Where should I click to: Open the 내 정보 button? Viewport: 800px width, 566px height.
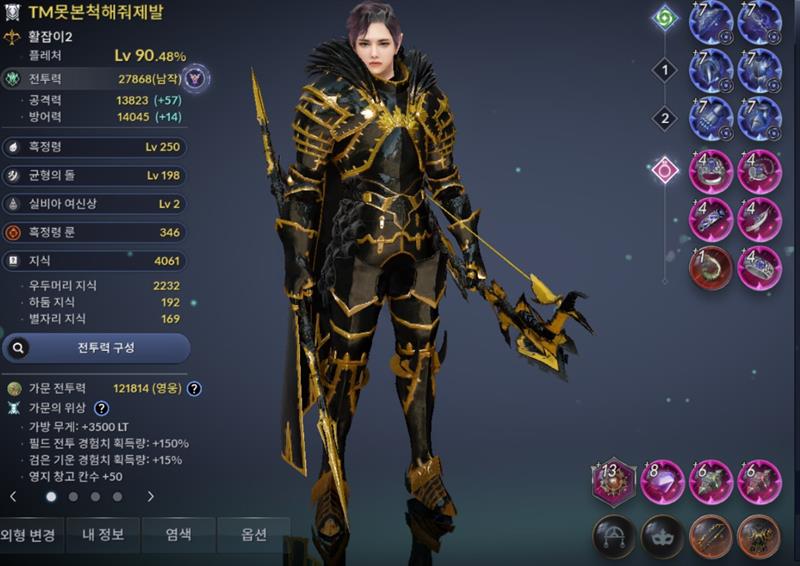click(x=103, y=535)
